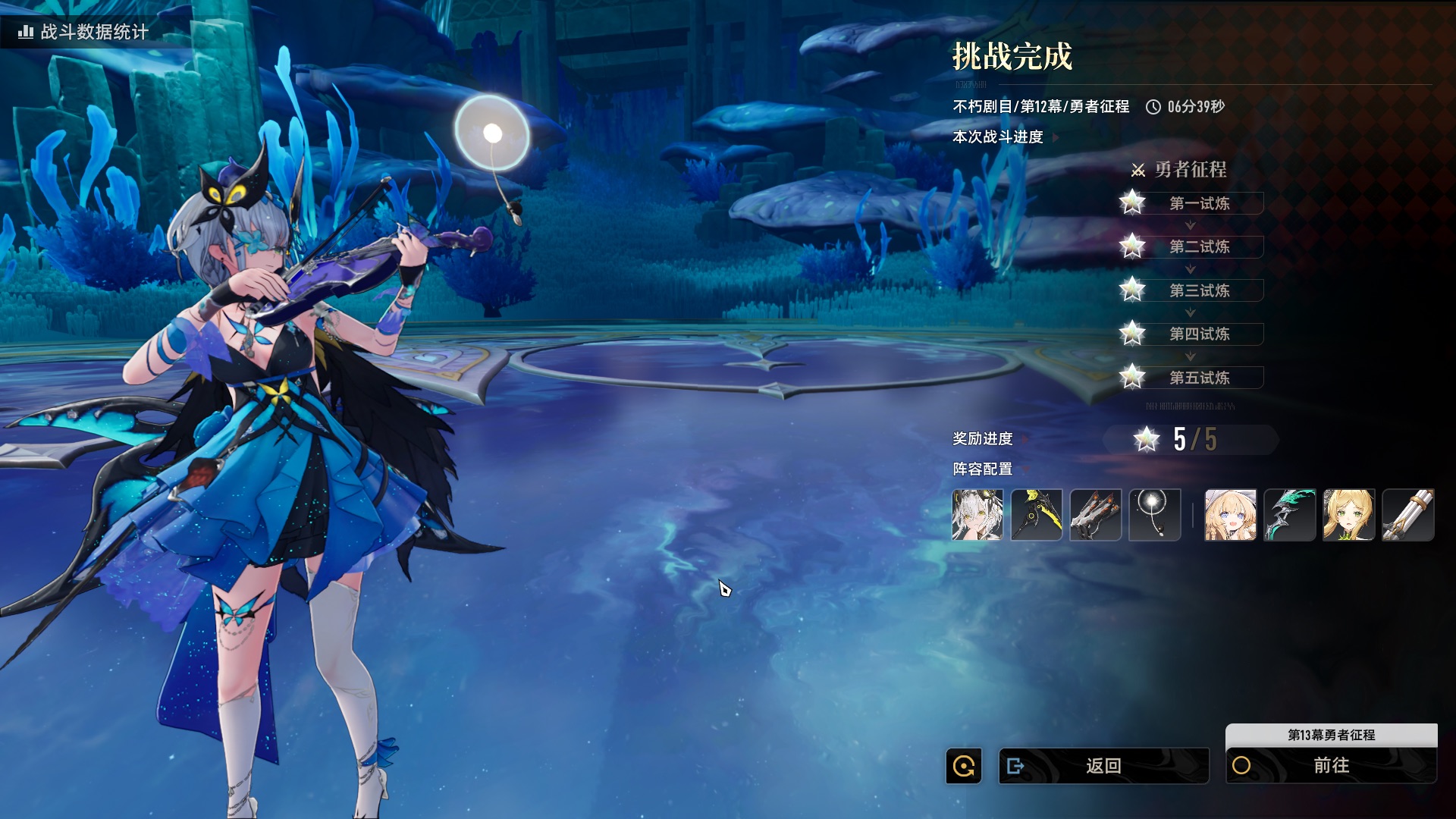Inspect the white and gold staff weapon slot
Screen dimensions: 1456x819
click(x=1408, y=515)
